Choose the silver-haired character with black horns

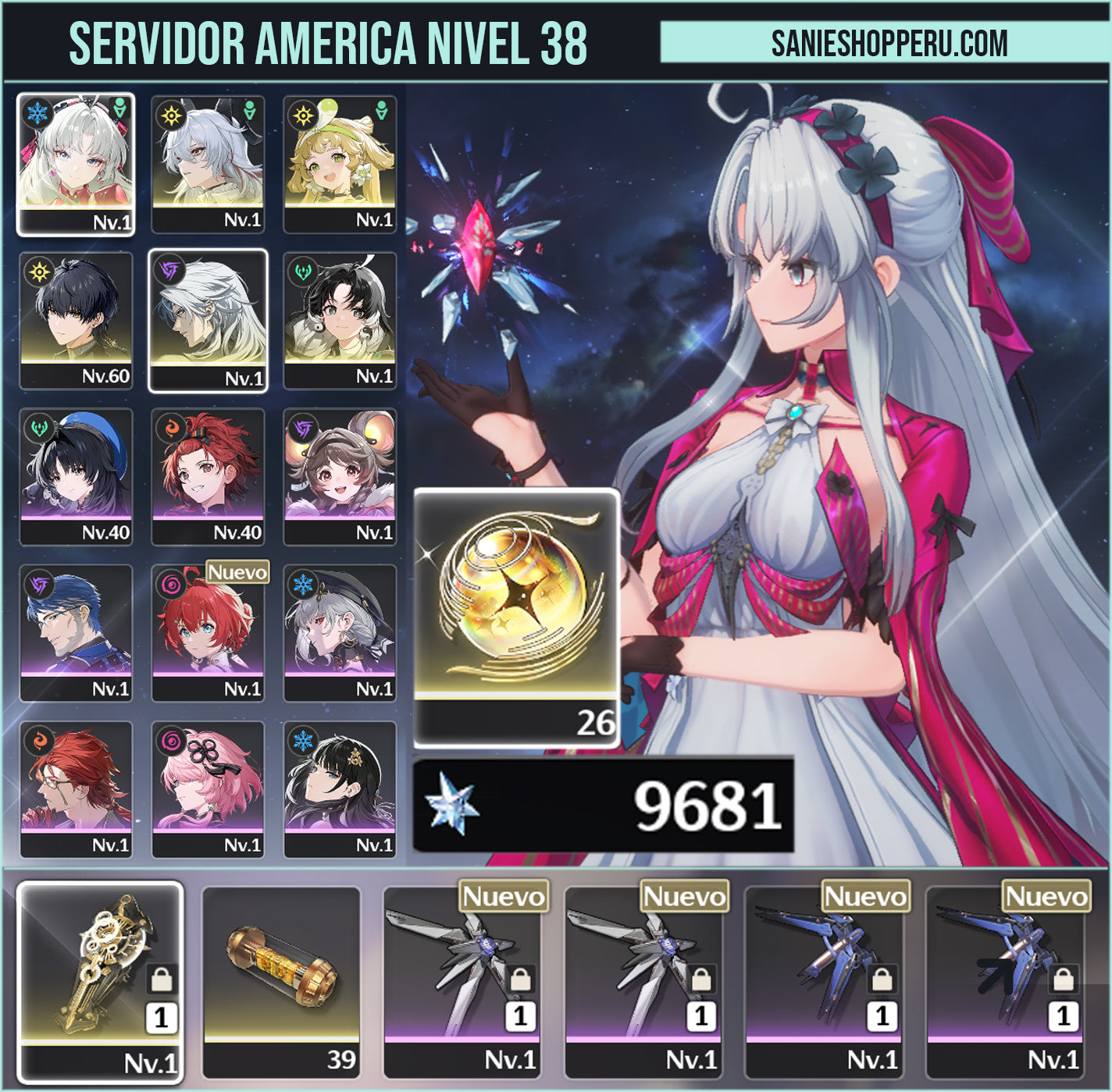coord(208,162)
